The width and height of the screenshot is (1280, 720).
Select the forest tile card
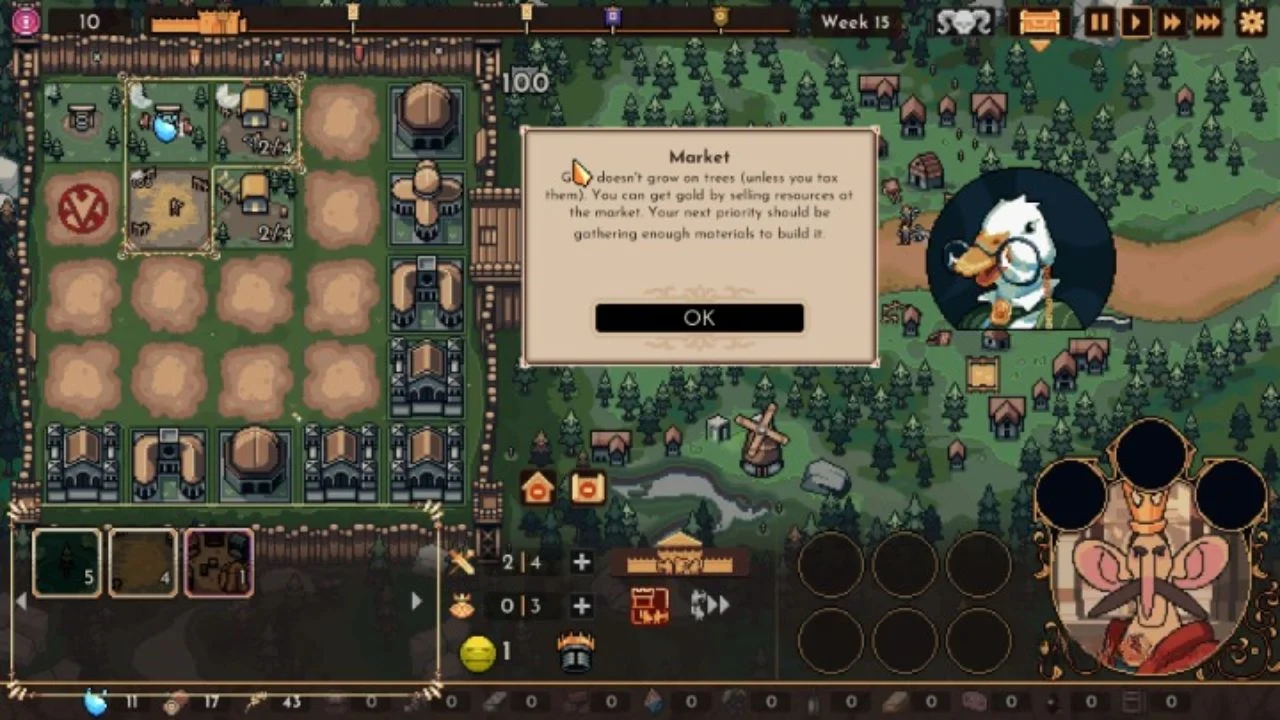coord(67,563)
